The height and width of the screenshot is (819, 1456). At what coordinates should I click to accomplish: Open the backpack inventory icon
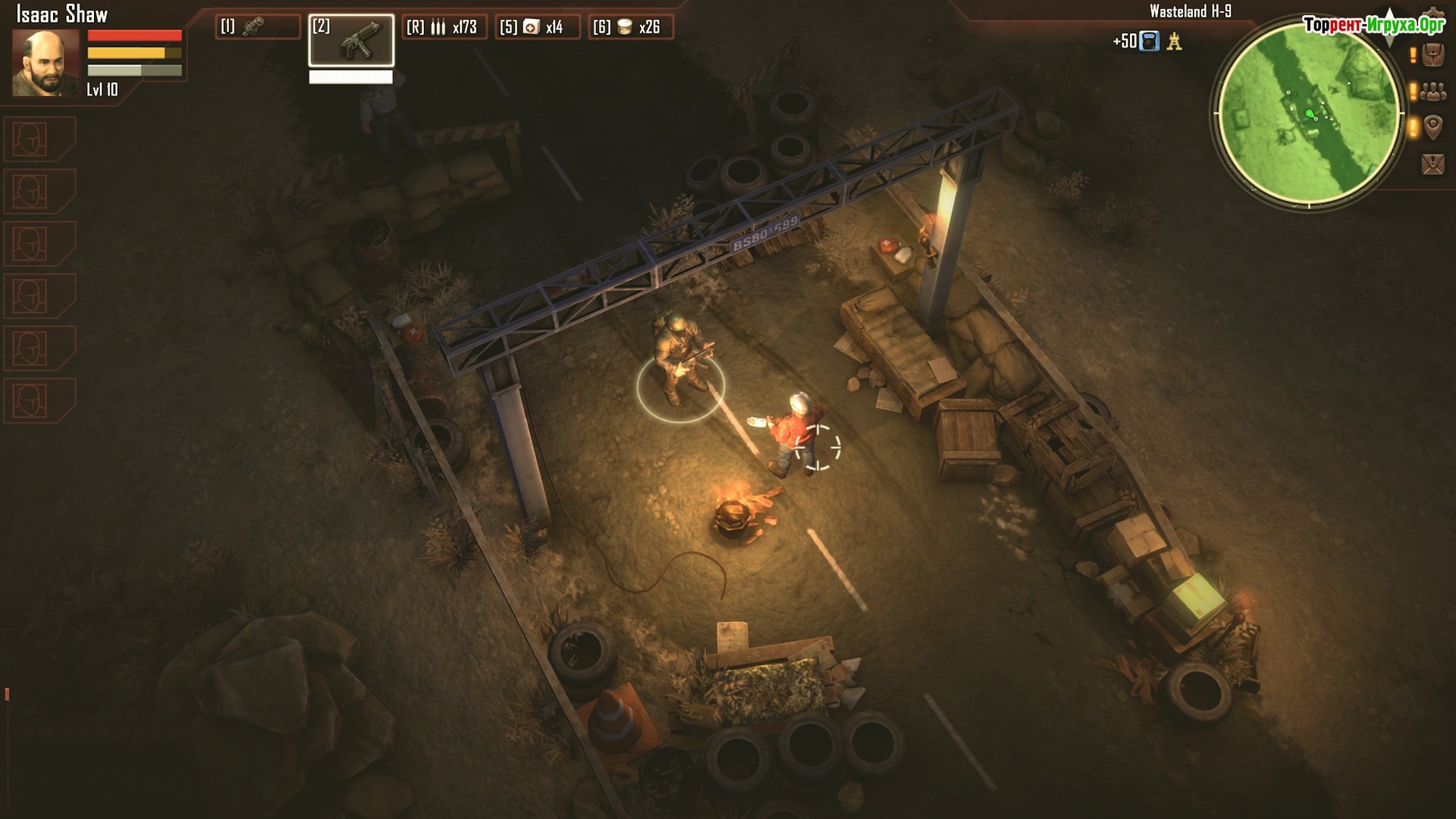click(x=1432, y=55)
